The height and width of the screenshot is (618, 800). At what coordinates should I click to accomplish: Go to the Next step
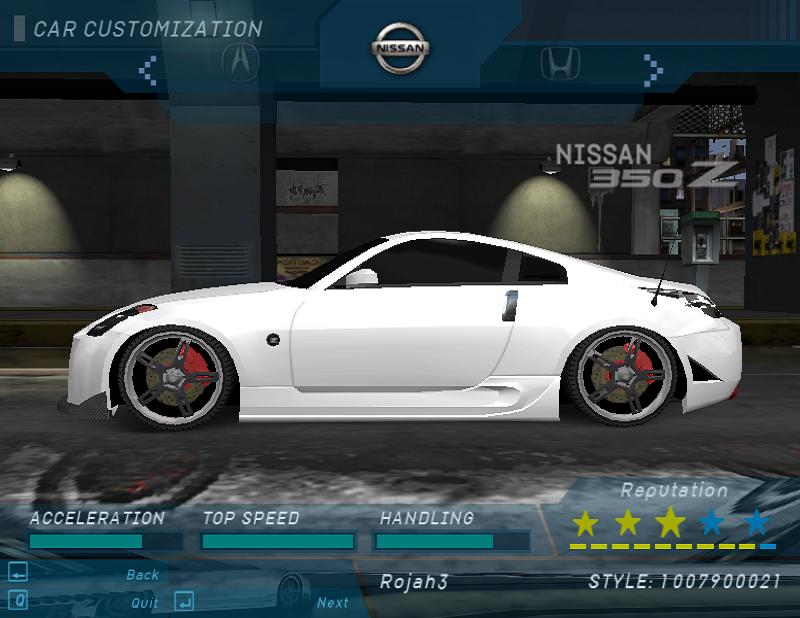coord(332,602)
